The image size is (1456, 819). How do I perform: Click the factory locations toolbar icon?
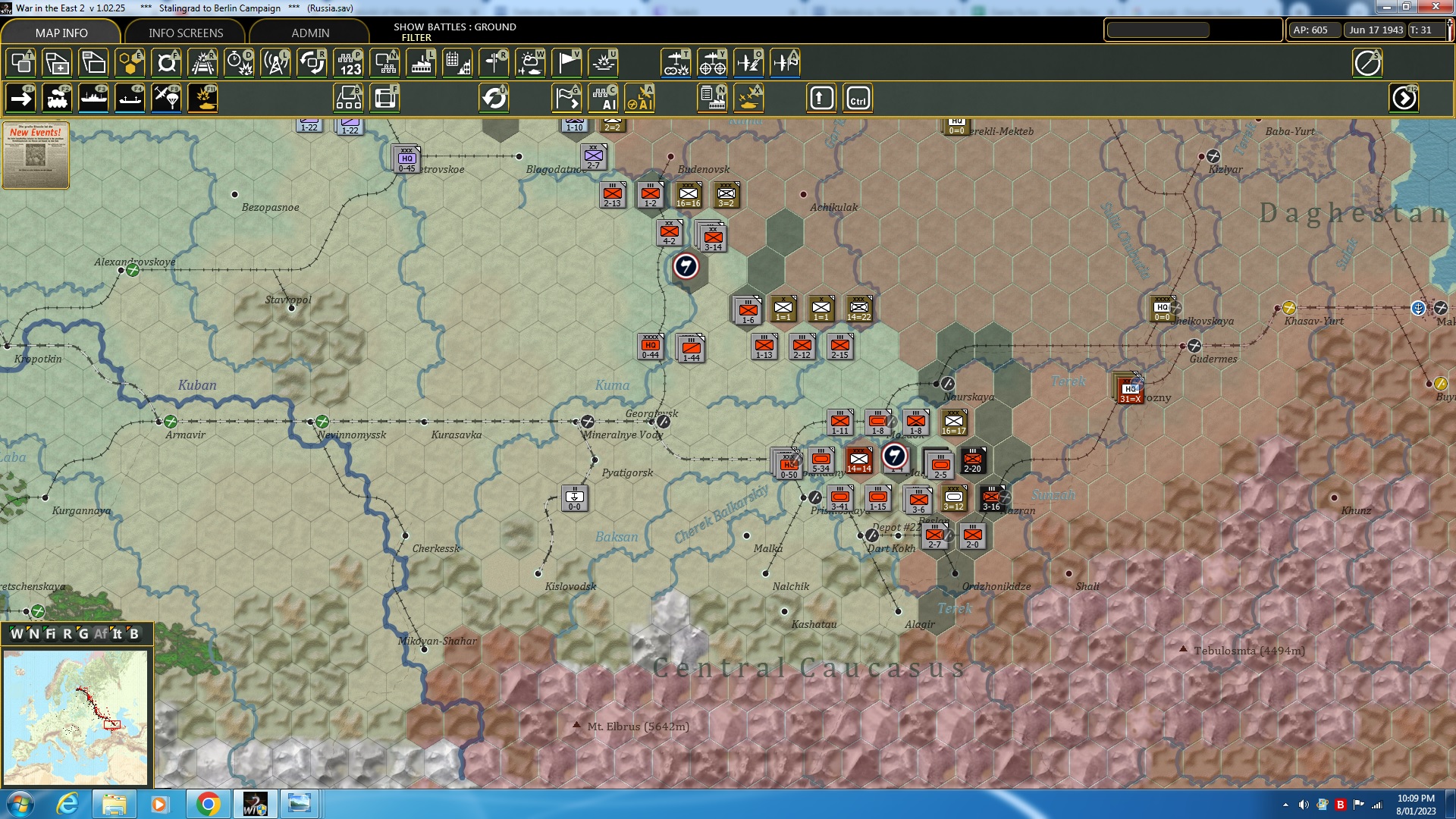click(421, 63)
